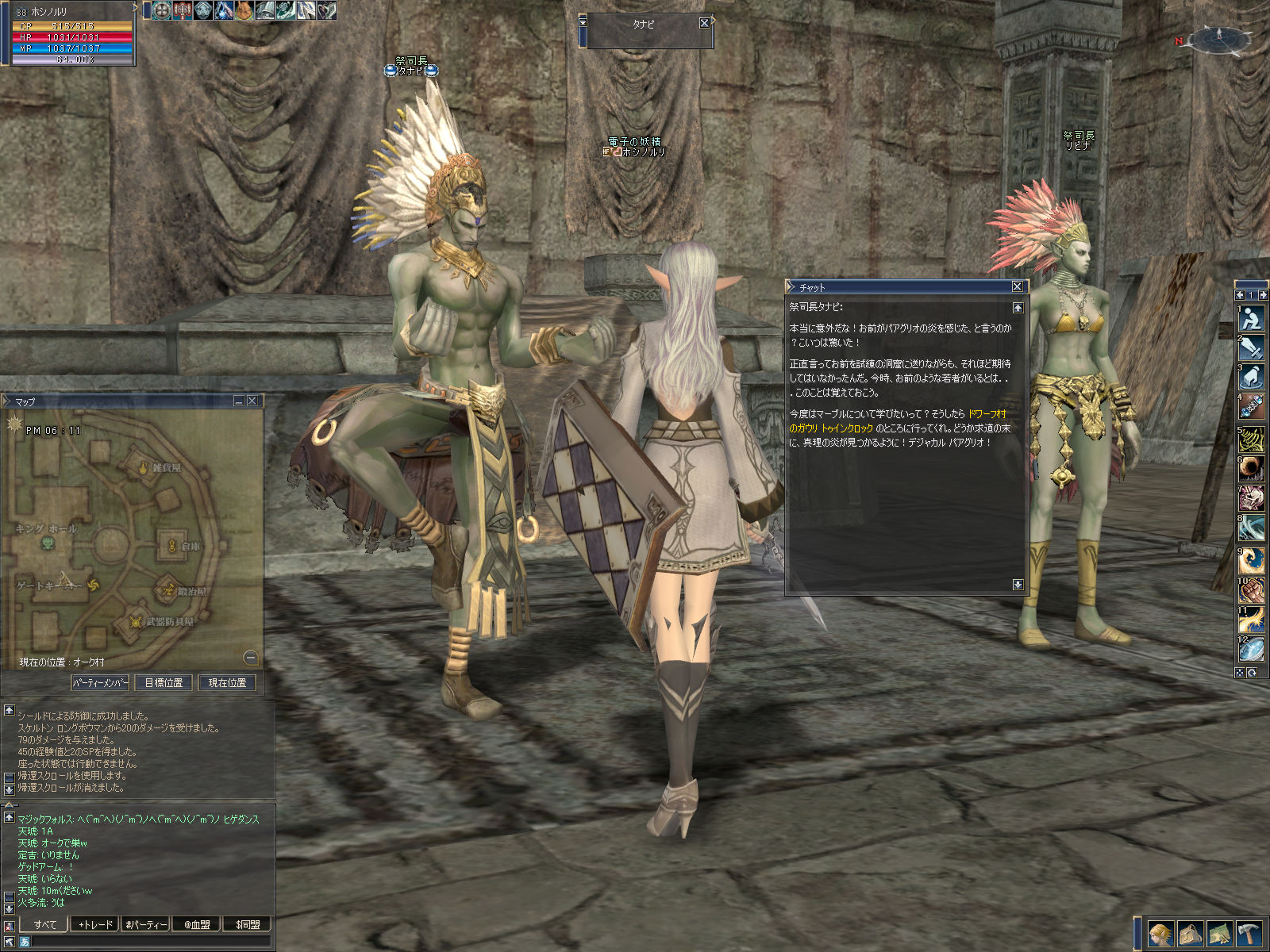Switch chat to the +トレード tab
The width and height of the screenshot is (1270, 952).
(x=95, y=924)
